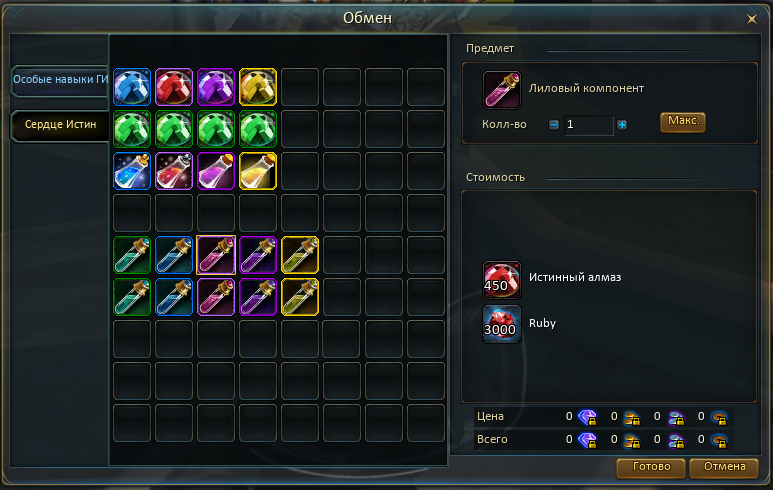The height and width of the screenshot is (490, 773).
Task: Select the yellow round flask slot
Action: 258,171
